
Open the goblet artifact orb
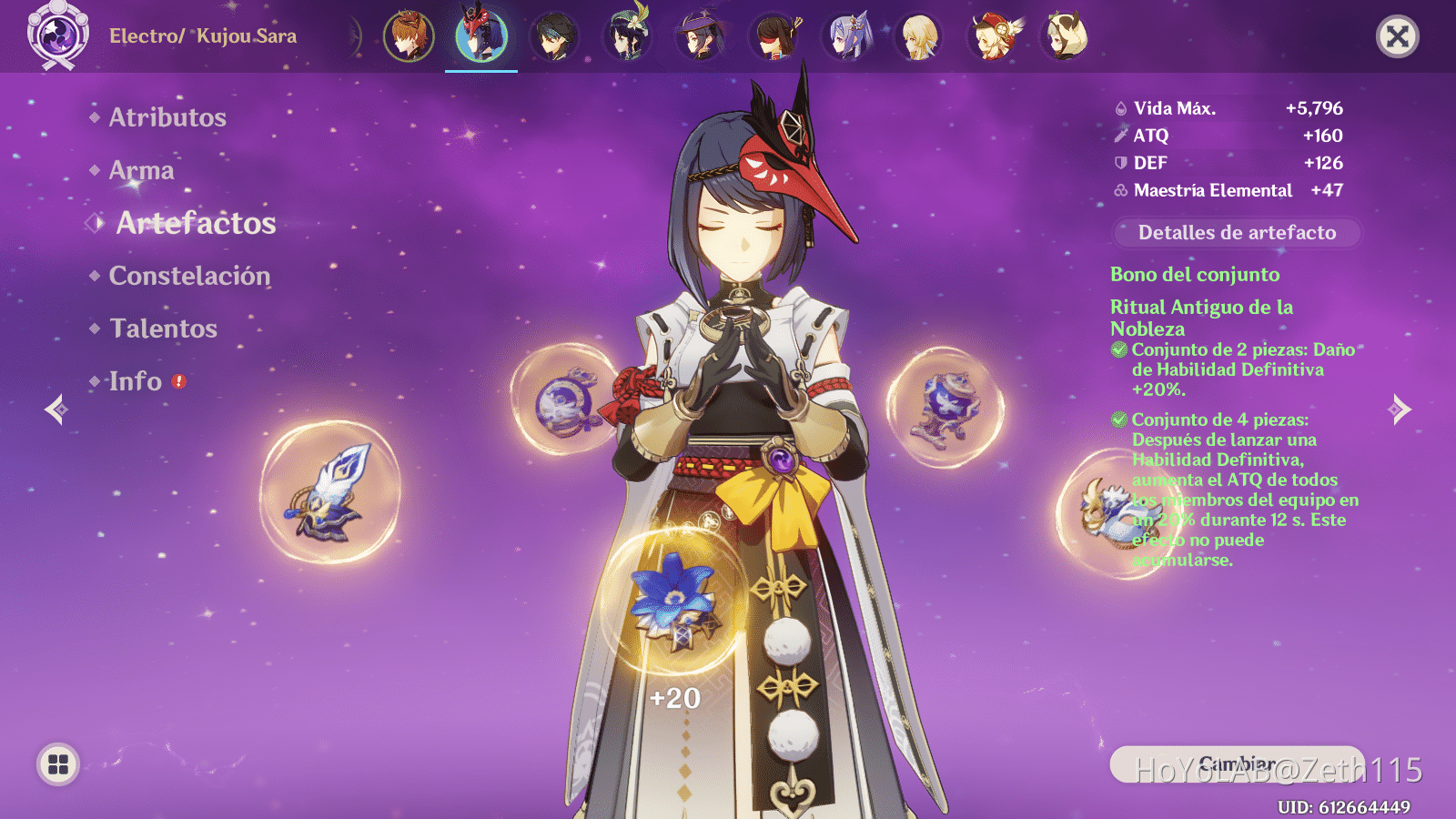coord(942,409)
